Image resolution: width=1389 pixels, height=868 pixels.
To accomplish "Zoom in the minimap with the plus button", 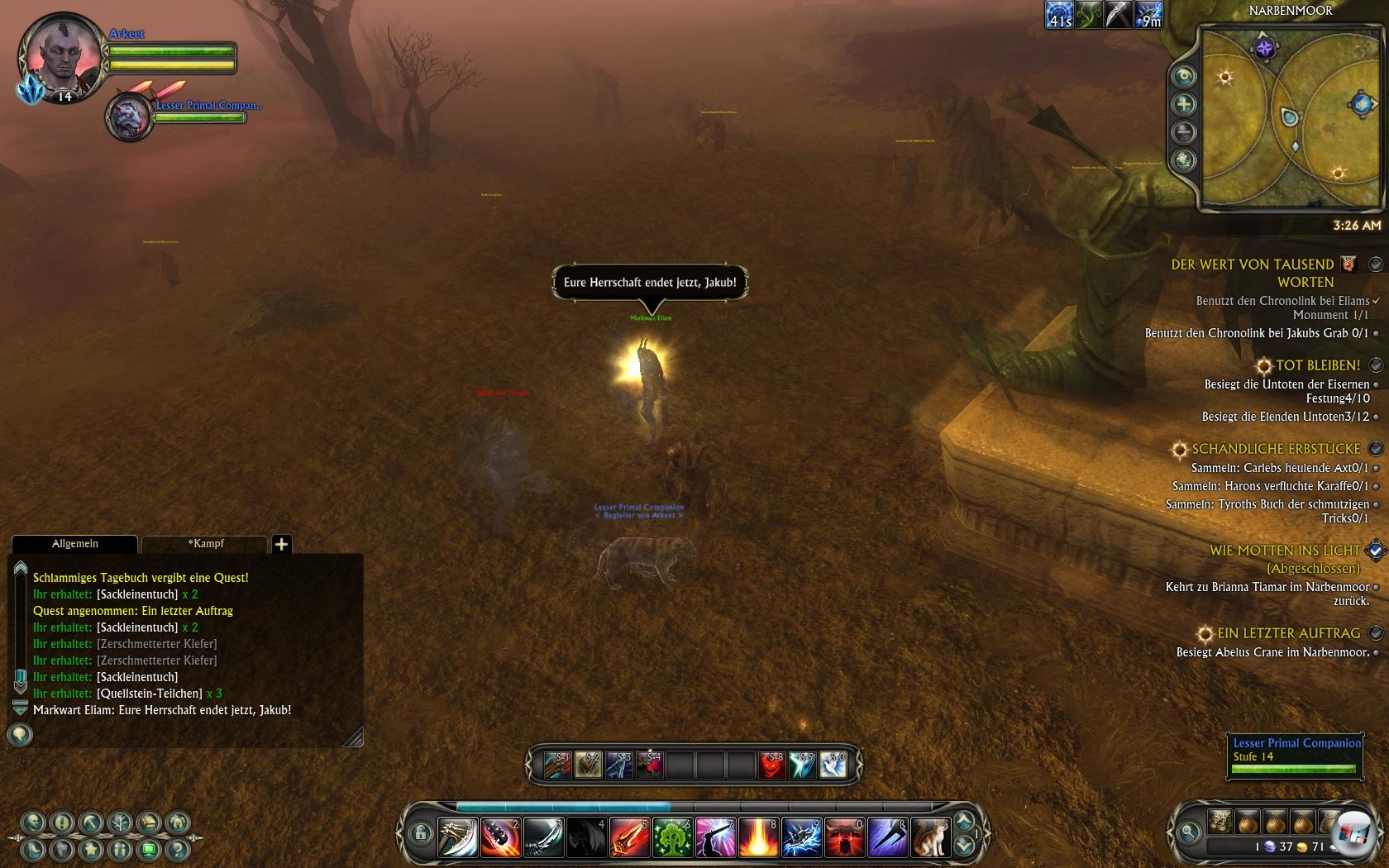I will [x=1184, y=104].
